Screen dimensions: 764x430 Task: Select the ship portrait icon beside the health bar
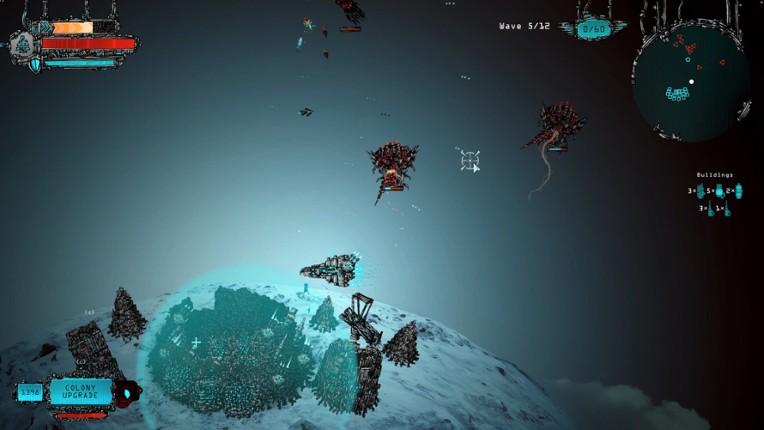click(23, 44)
